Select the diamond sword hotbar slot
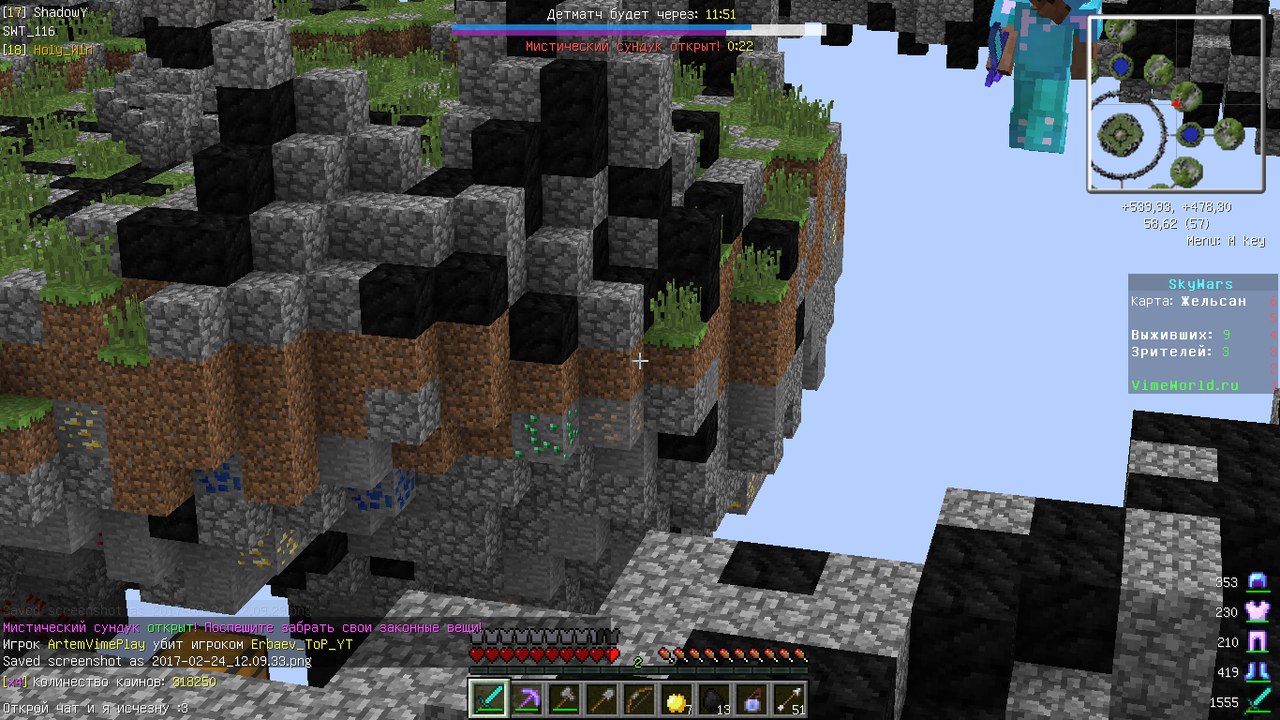 tap(488, 698)
